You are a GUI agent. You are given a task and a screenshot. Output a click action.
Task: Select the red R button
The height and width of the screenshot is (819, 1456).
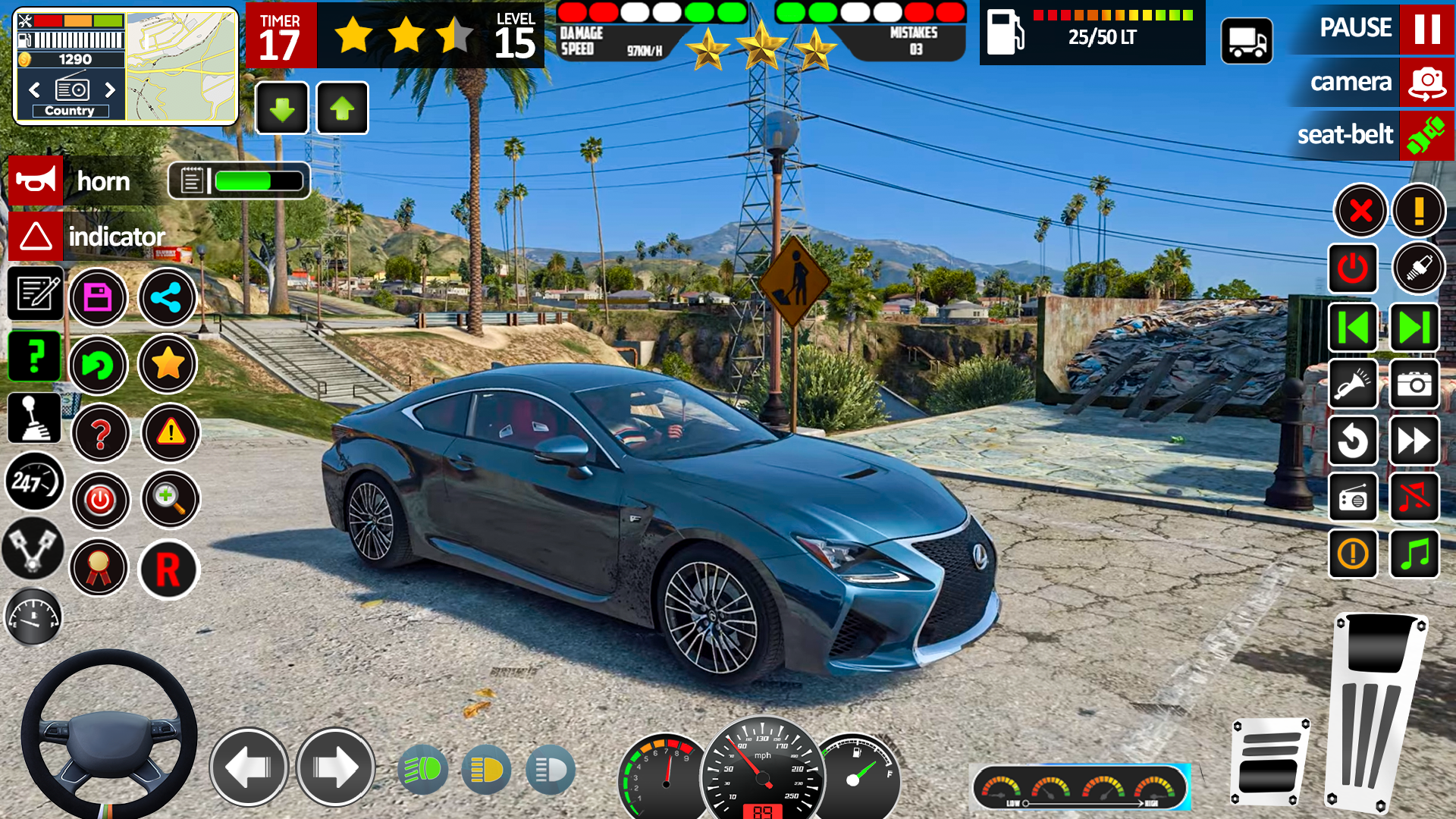point(168,569)
